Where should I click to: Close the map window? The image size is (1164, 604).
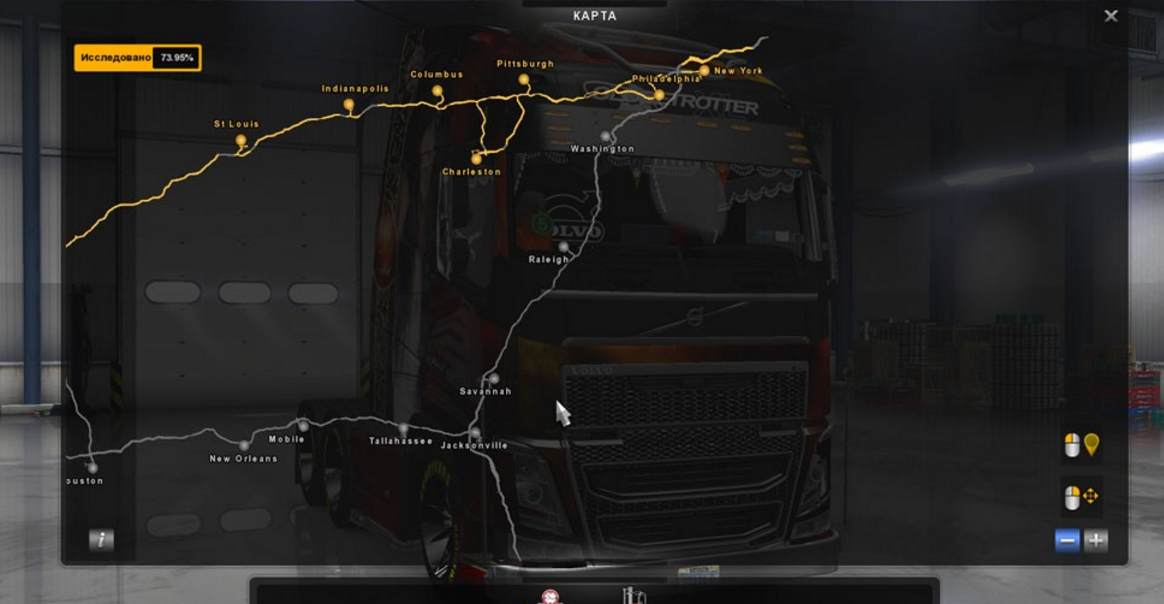[1110, 16]
